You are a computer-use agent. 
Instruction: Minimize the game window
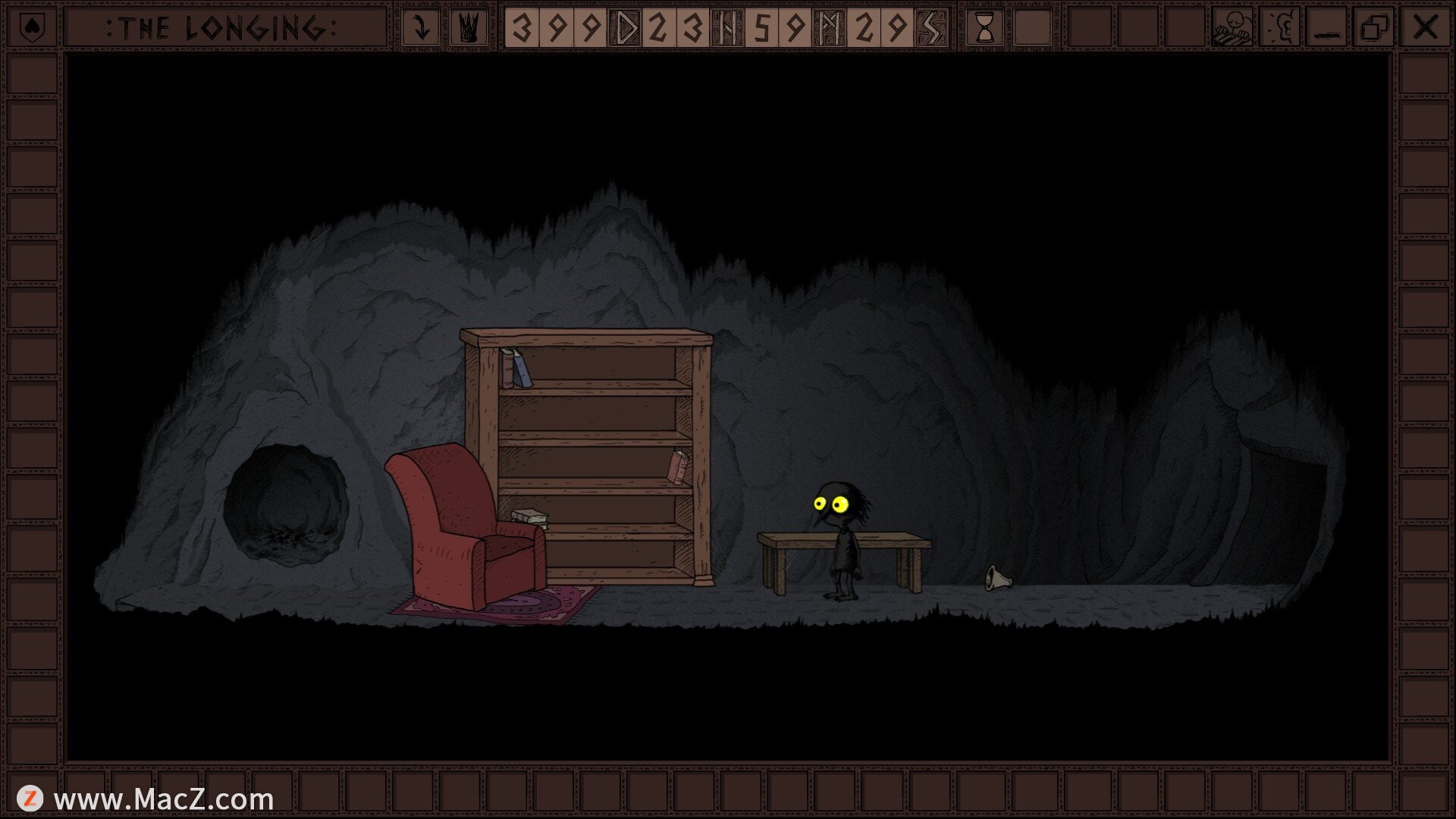[x=1327, y=28]
